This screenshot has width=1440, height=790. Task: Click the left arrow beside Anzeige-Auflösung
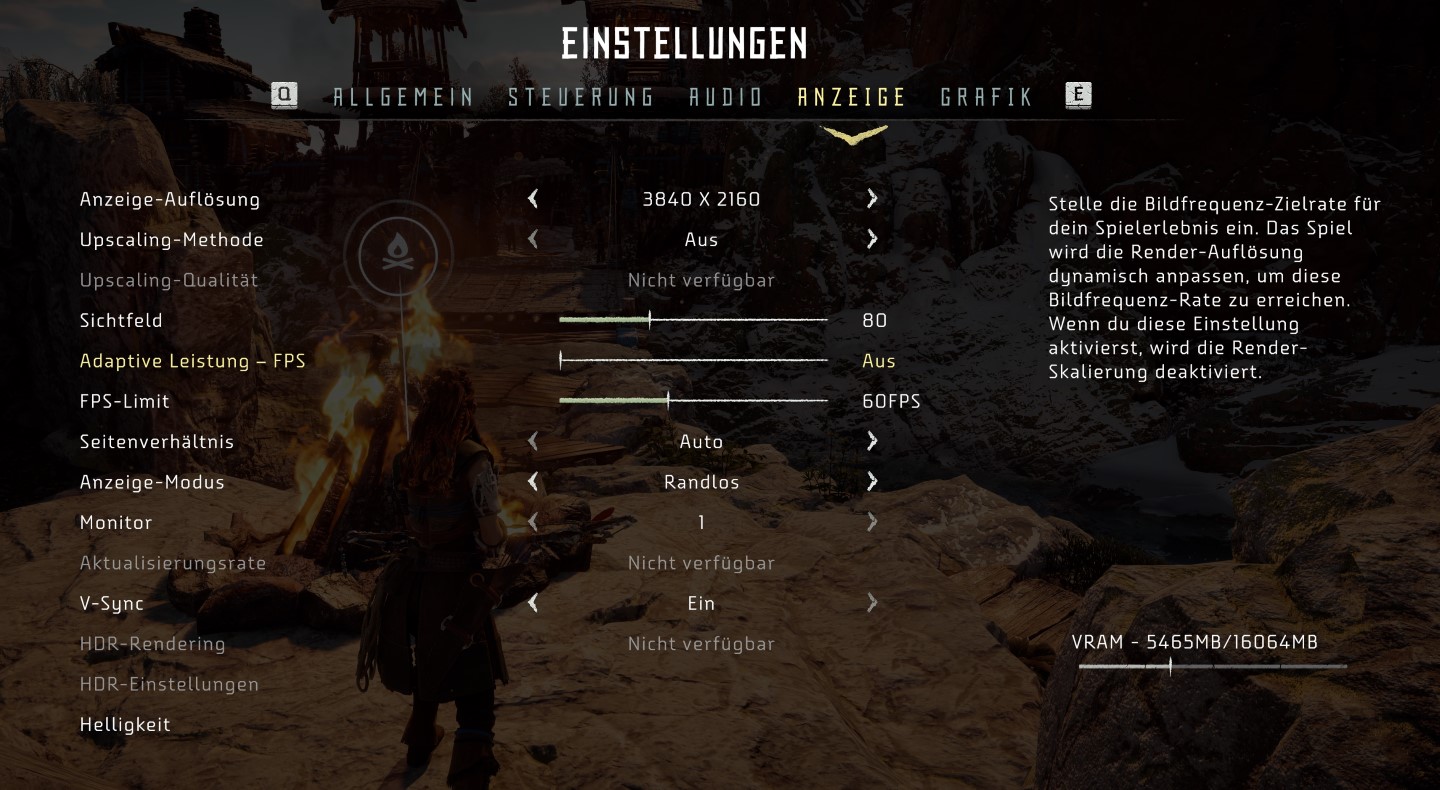(x=533, y=199)
